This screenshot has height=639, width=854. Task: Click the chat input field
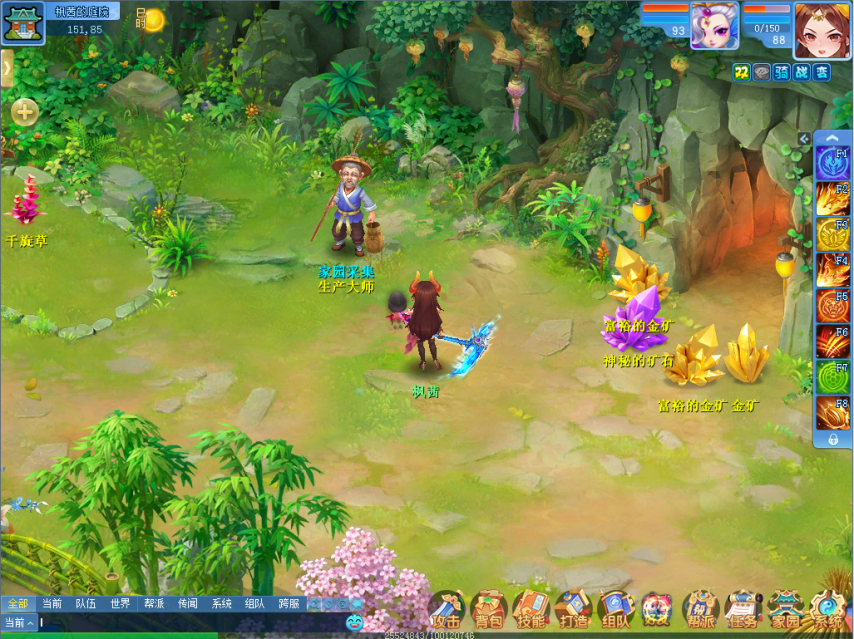pos(190,622)
